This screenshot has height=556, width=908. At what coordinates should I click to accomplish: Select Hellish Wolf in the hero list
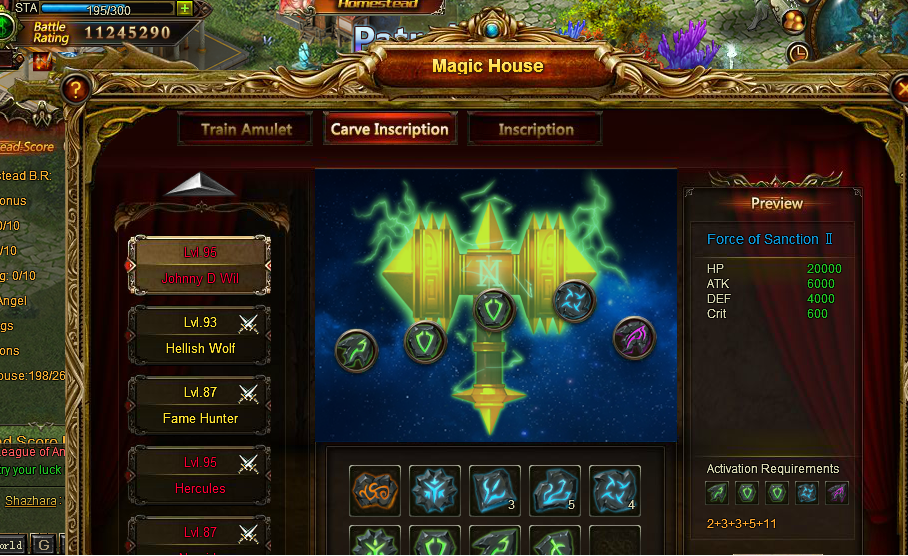pyautogui.click(x=200, y=336)
